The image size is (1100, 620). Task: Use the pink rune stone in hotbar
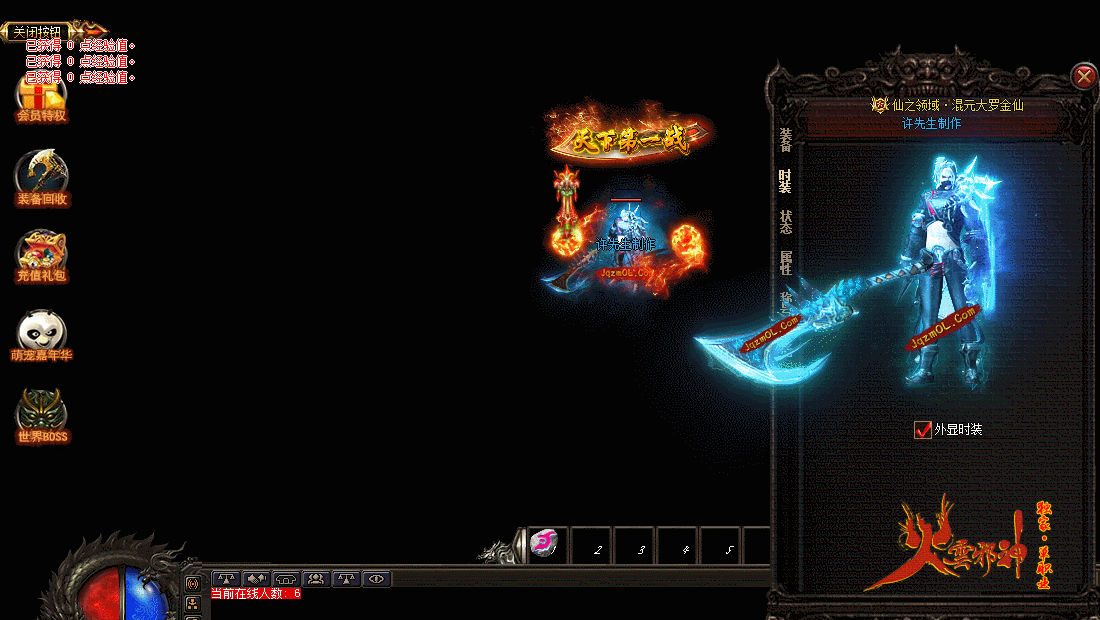545,543
